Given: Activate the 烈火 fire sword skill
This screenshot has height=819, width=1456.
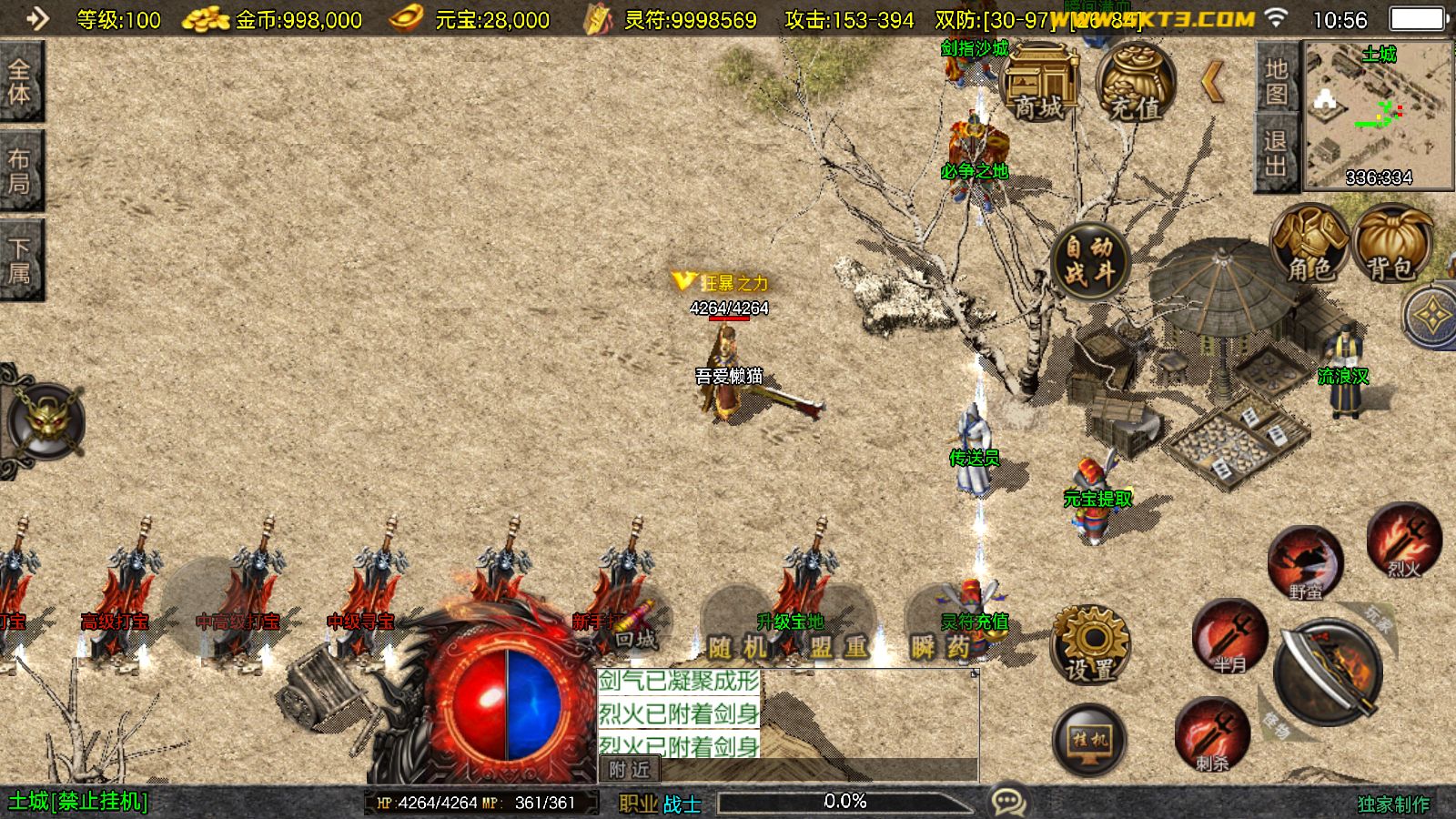Looking at the screenshot, I should pyautogui.click(x=1403, y=541).
